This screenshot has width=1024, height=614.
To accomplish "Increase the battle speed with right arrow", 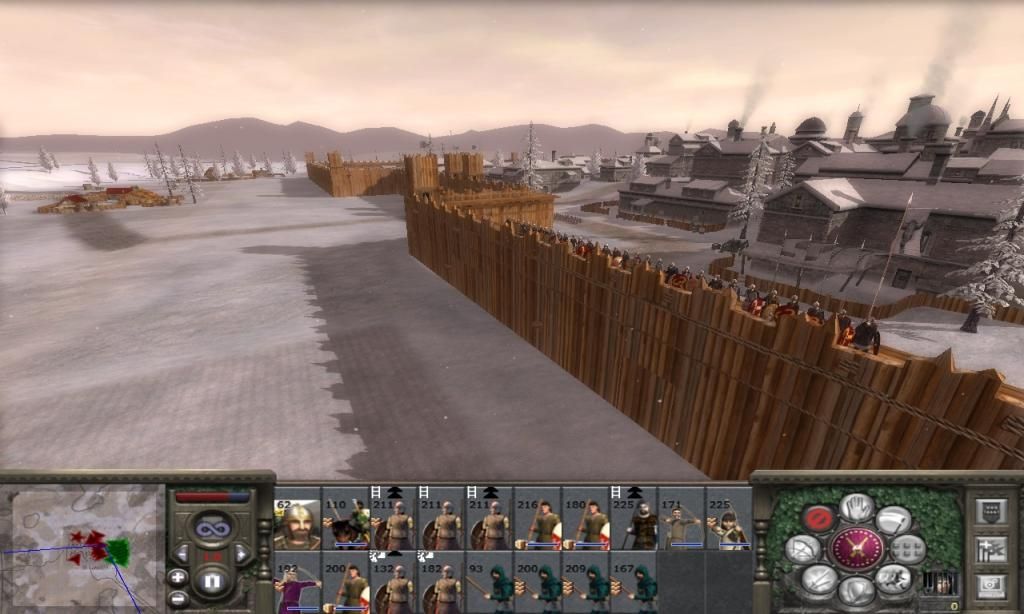I will [x=241, y=553].
